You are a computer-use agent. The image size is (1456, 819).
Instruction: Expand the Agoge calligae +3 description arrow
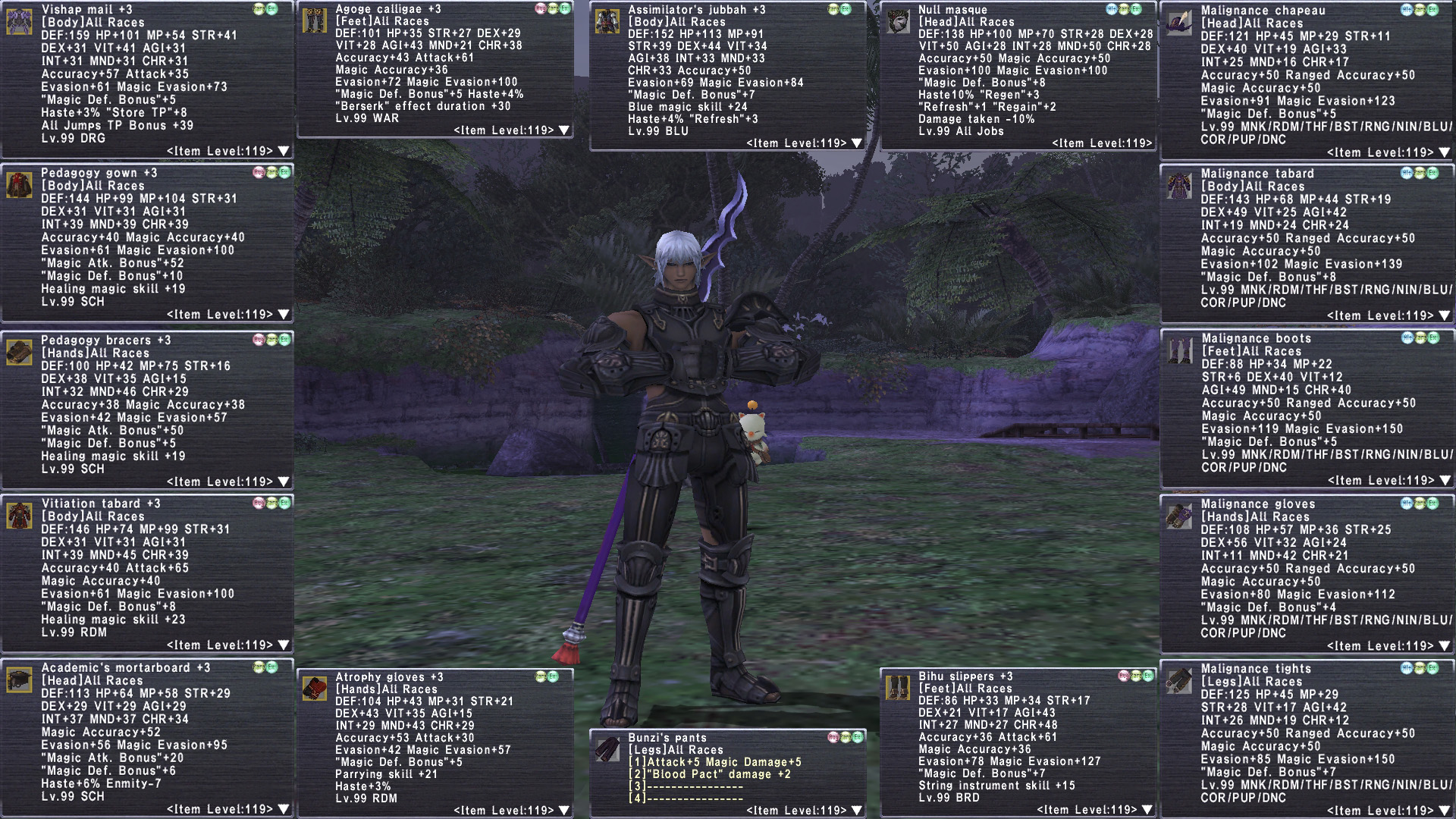(564, 130)
